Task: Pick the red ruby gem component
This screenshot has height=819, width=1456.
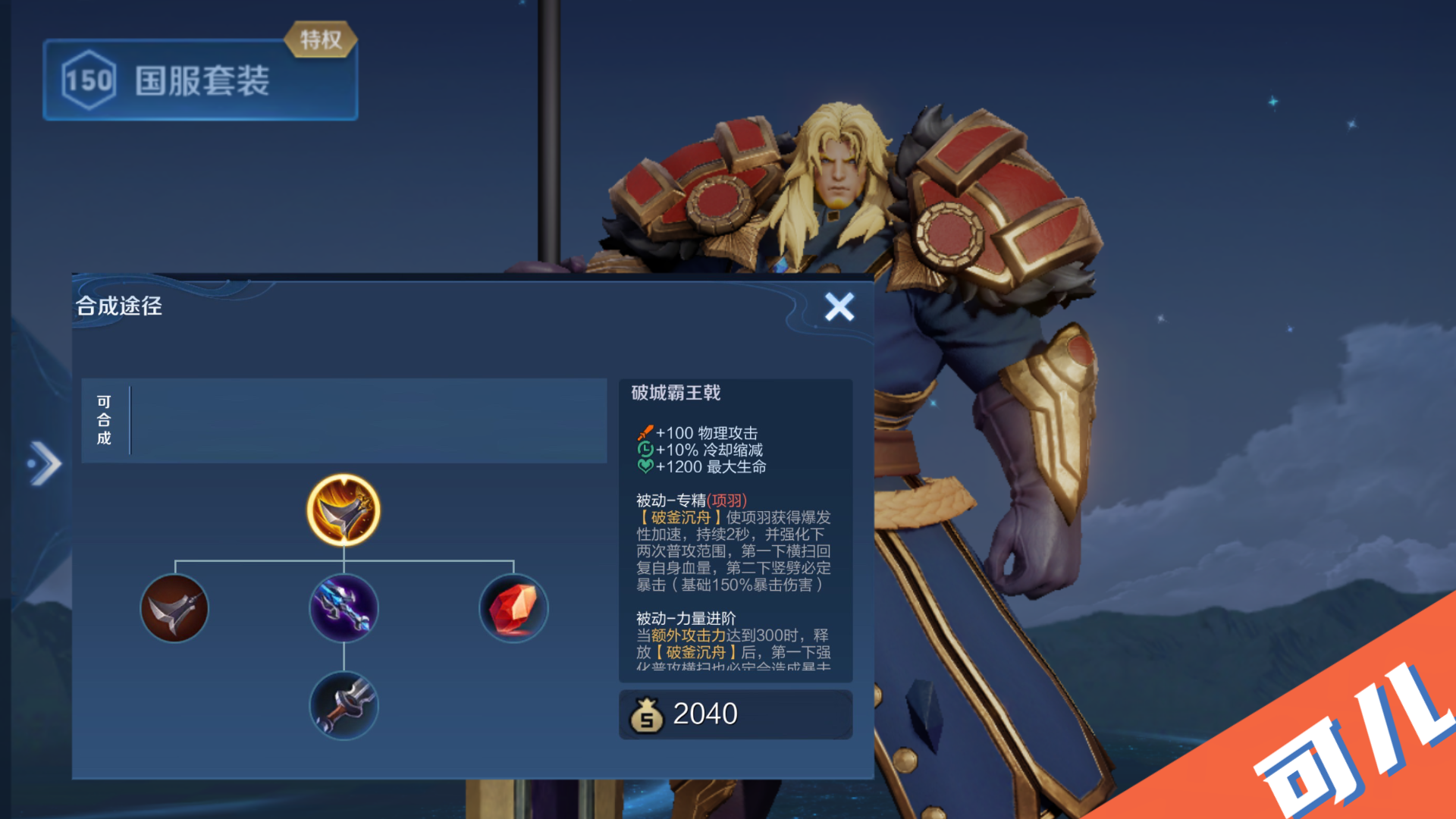Action: click(x=513, y=608)
